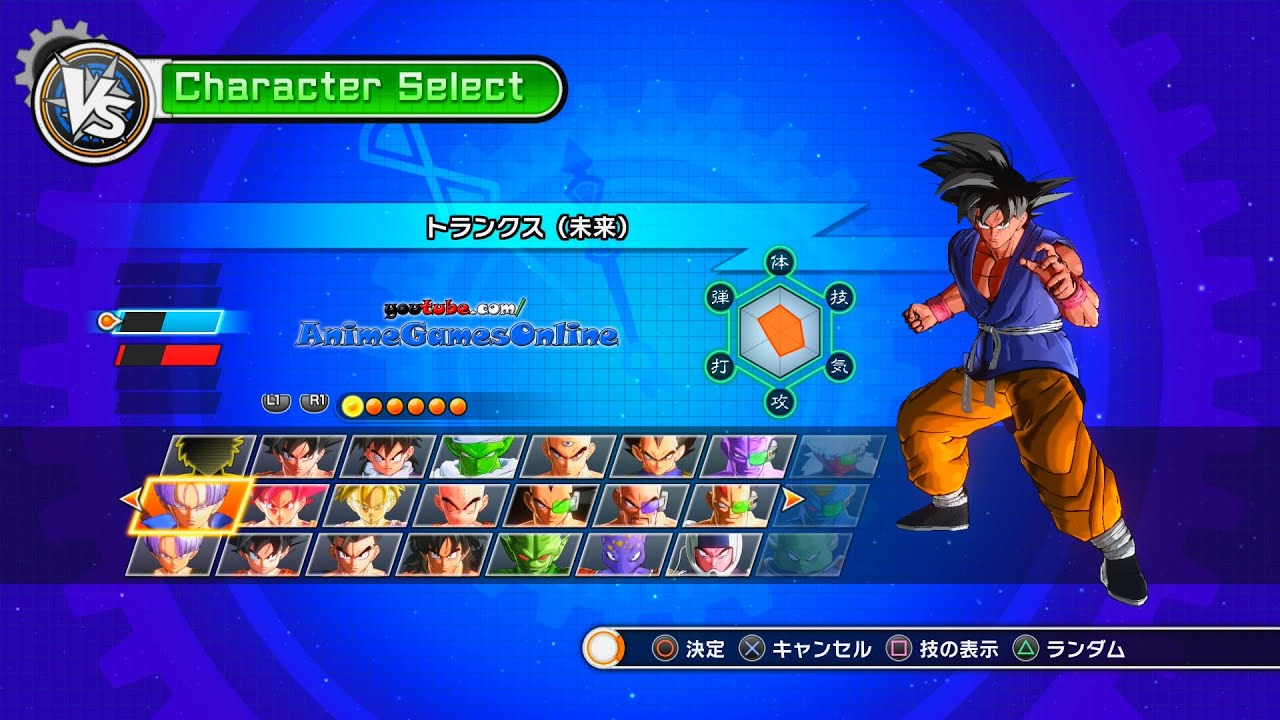1280x720 pixels.
Task: Select the highlighted Future Trunks tile
Action: pyautogui.click(x=190, y=505)
